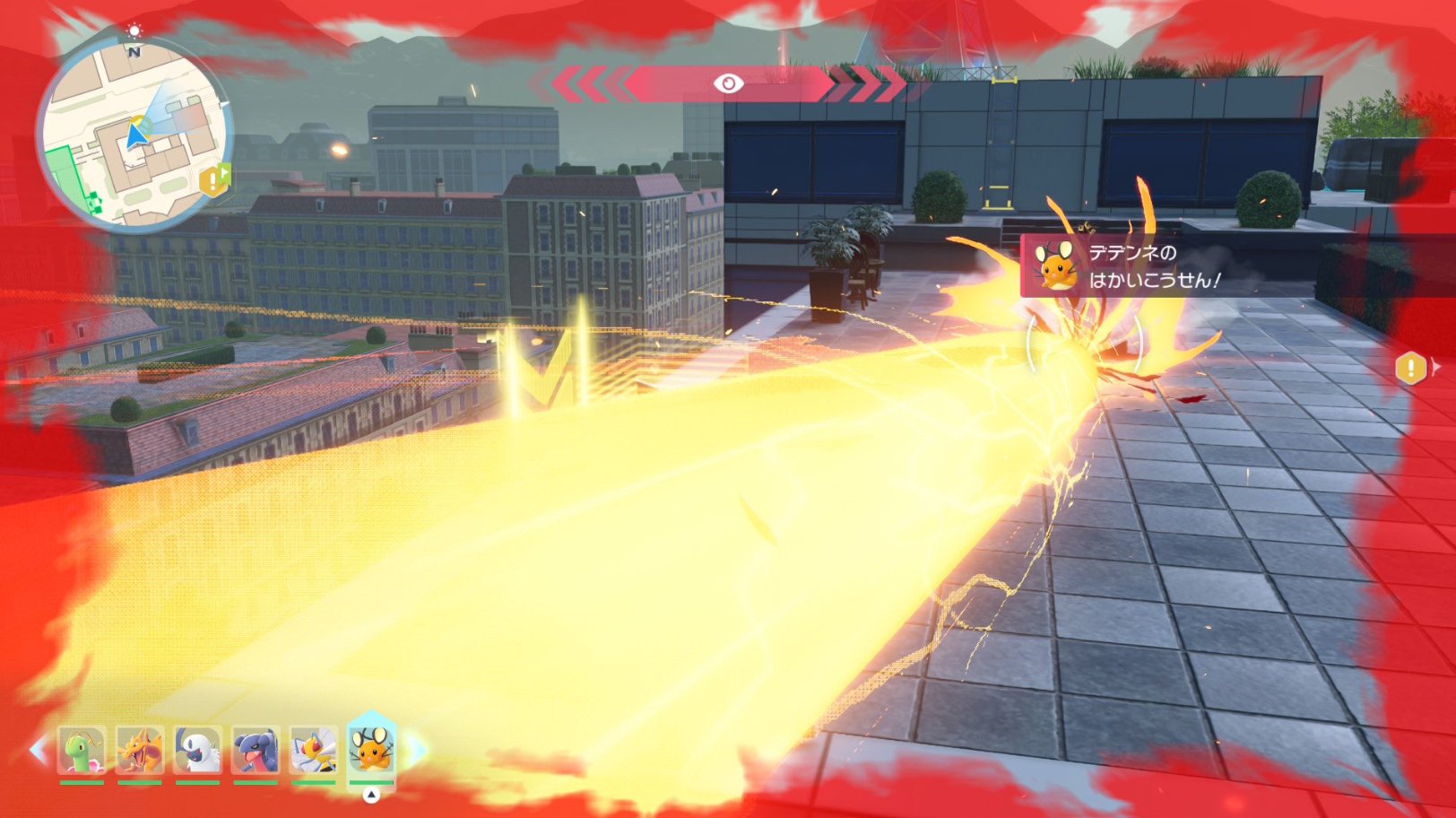Click the eye icon on the detection gauge
This screenshot has width=1456, height=818.
click(x=728, y=83)
